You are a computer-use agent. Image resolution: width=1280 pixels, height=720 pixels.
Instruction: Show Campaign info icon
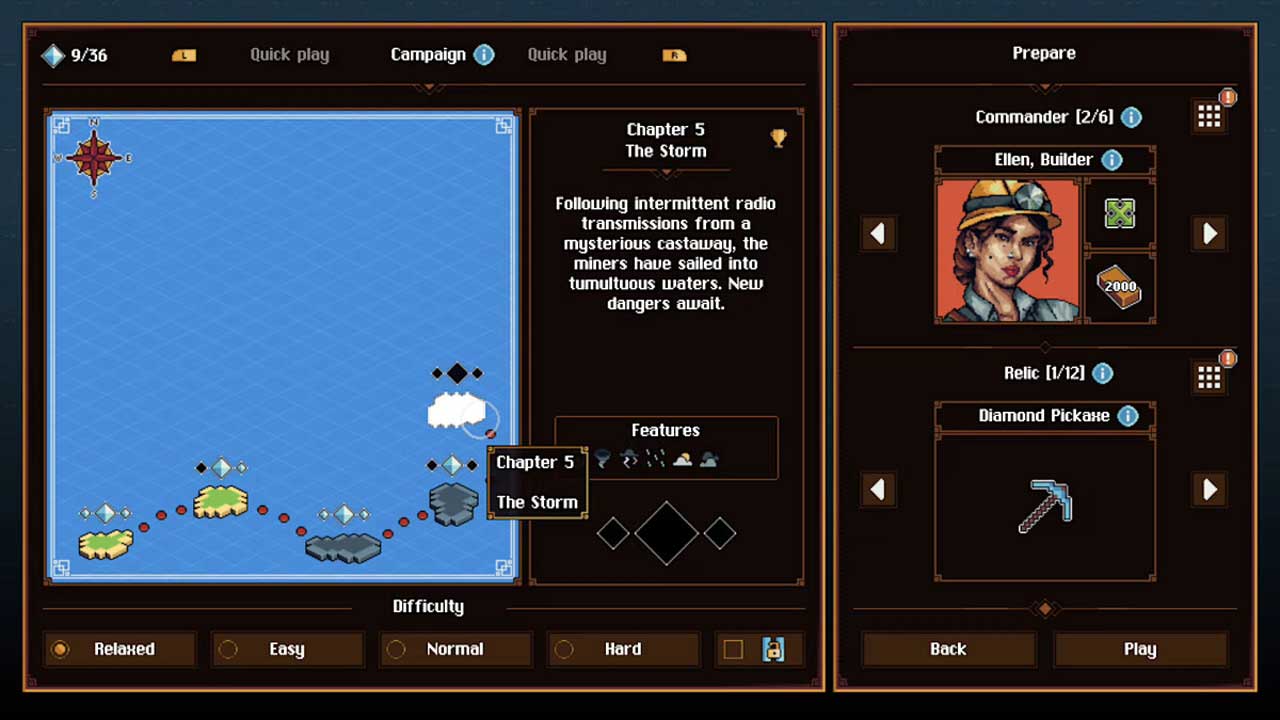coord(484,55)
